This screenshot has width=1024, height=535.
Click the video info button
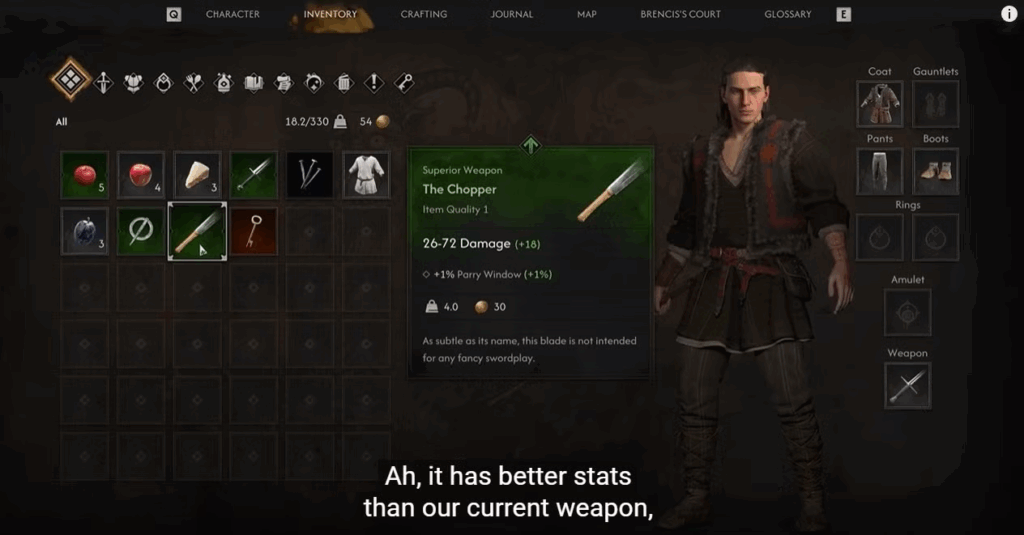[x=1008, y=14]
